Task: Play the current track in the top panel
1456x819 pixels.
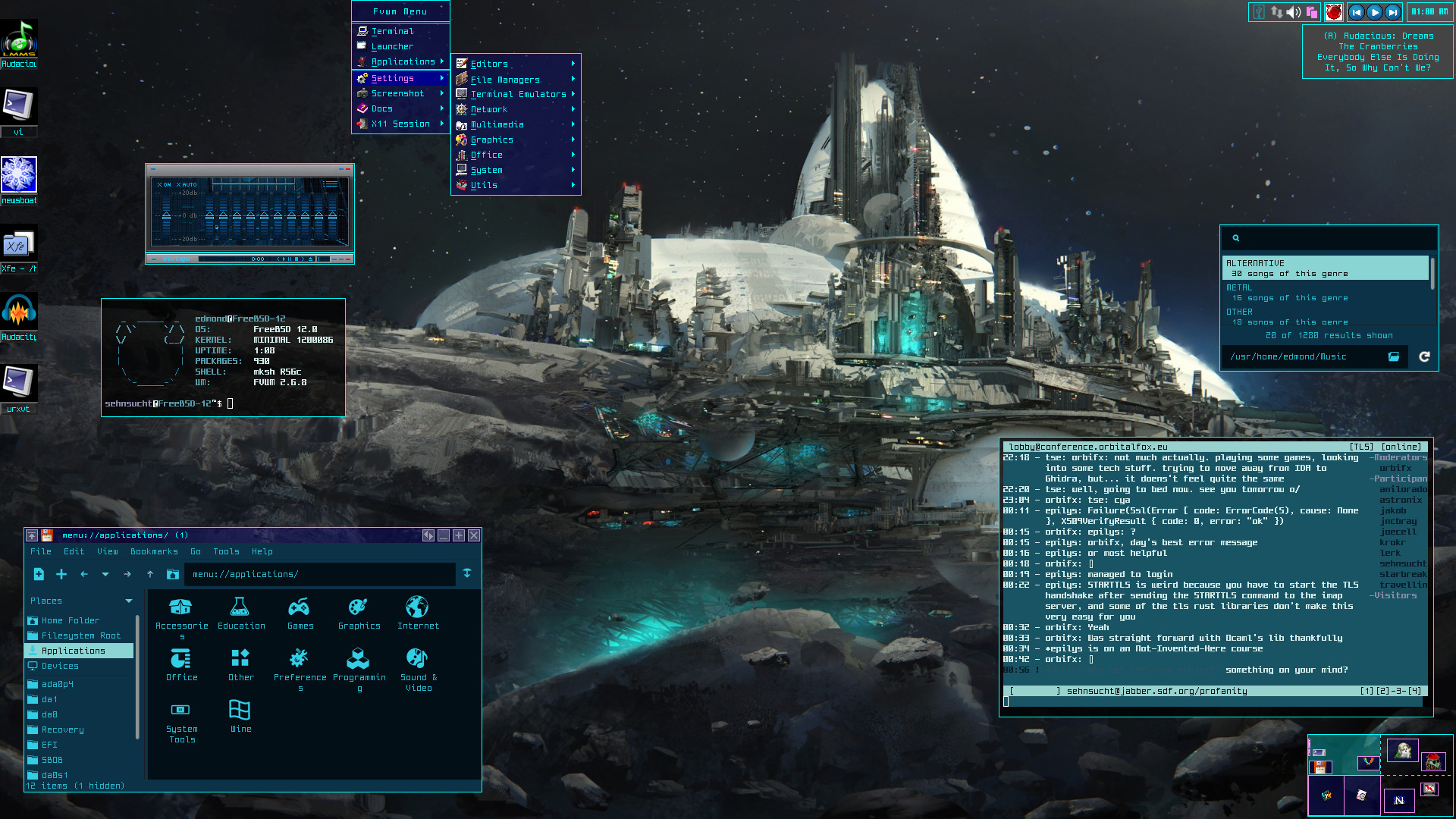Action: (1374, 12)
